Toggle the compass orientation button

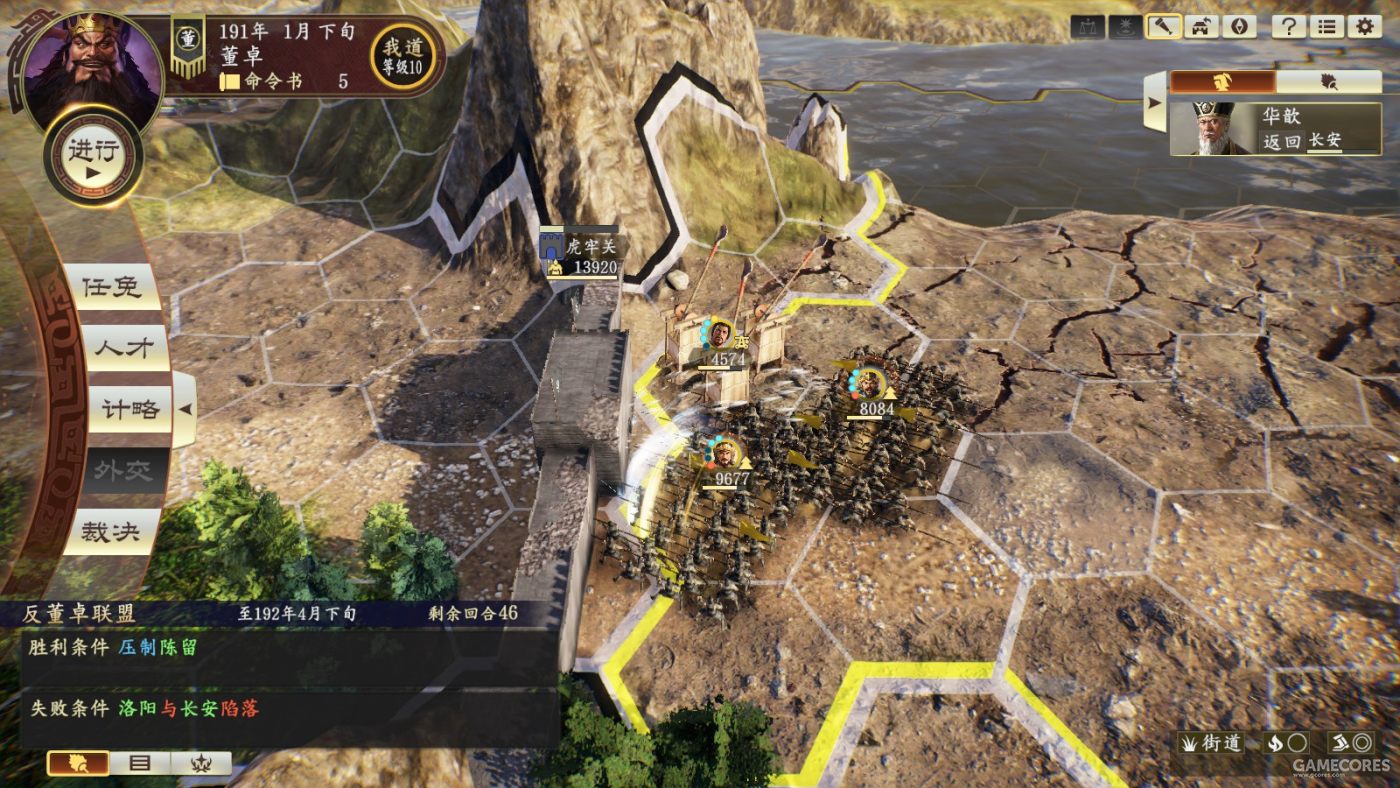1239,27
